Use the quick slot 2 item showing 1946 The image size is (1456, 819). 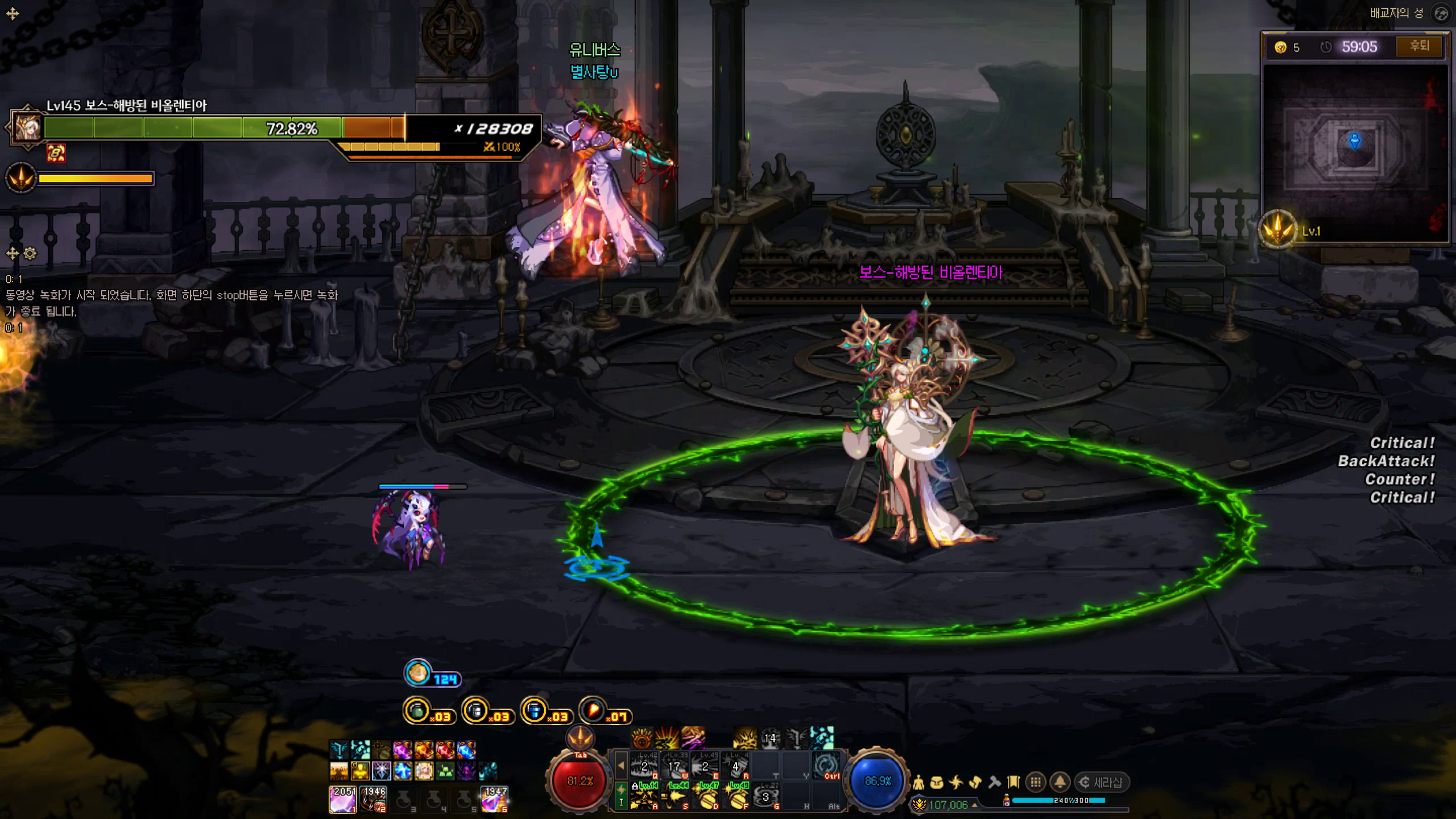coord(374,799)
